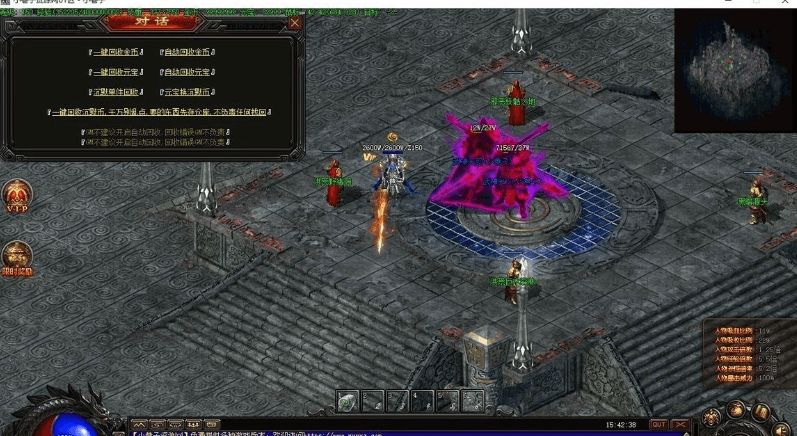Image resolution: width=797 pixels, height=436 pixels.
Task: Click the OUT button on bottom bar
Action: (x=658, y=424)
